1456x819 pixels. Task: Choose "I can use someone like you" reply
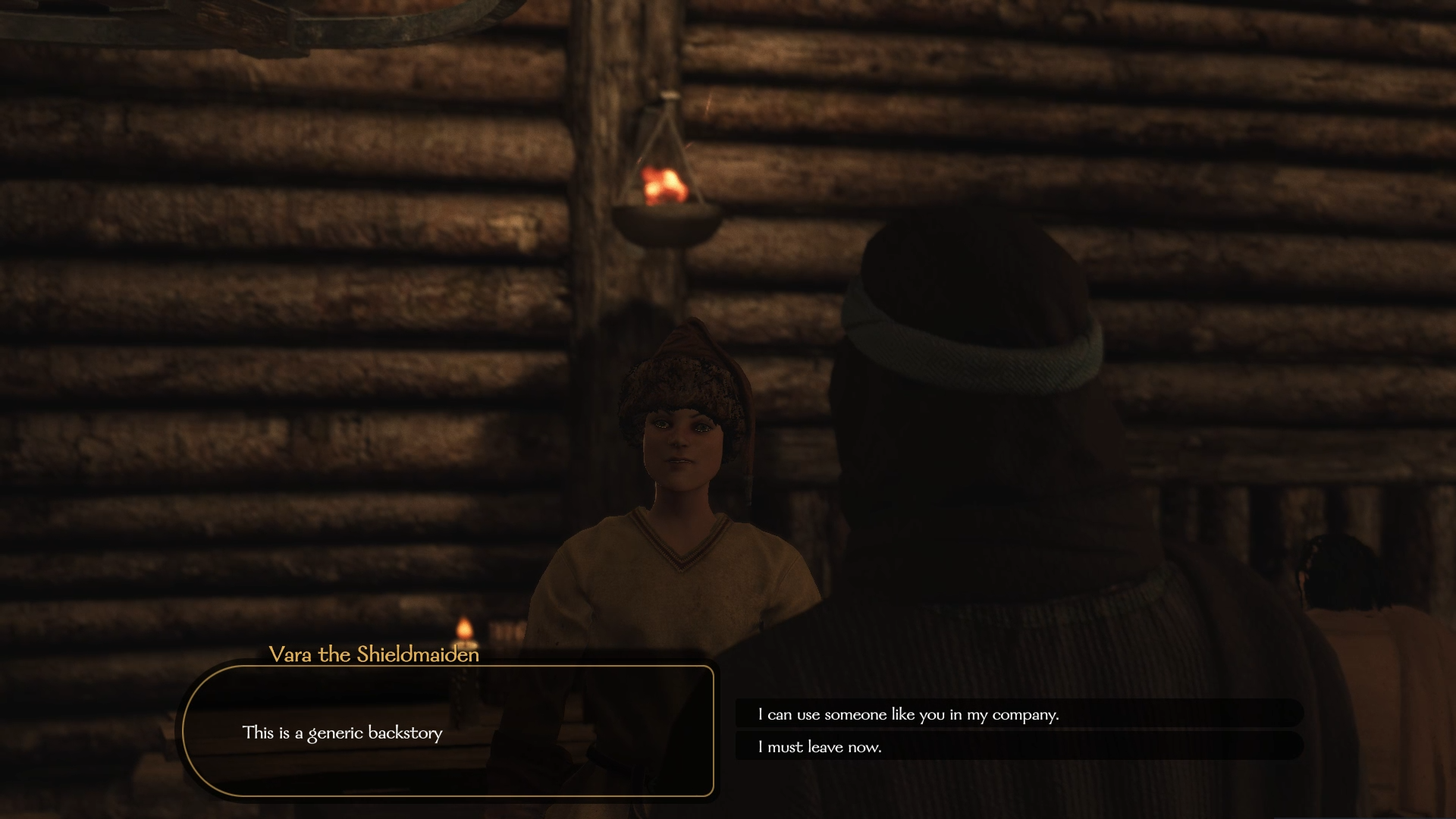click(908, 714)
